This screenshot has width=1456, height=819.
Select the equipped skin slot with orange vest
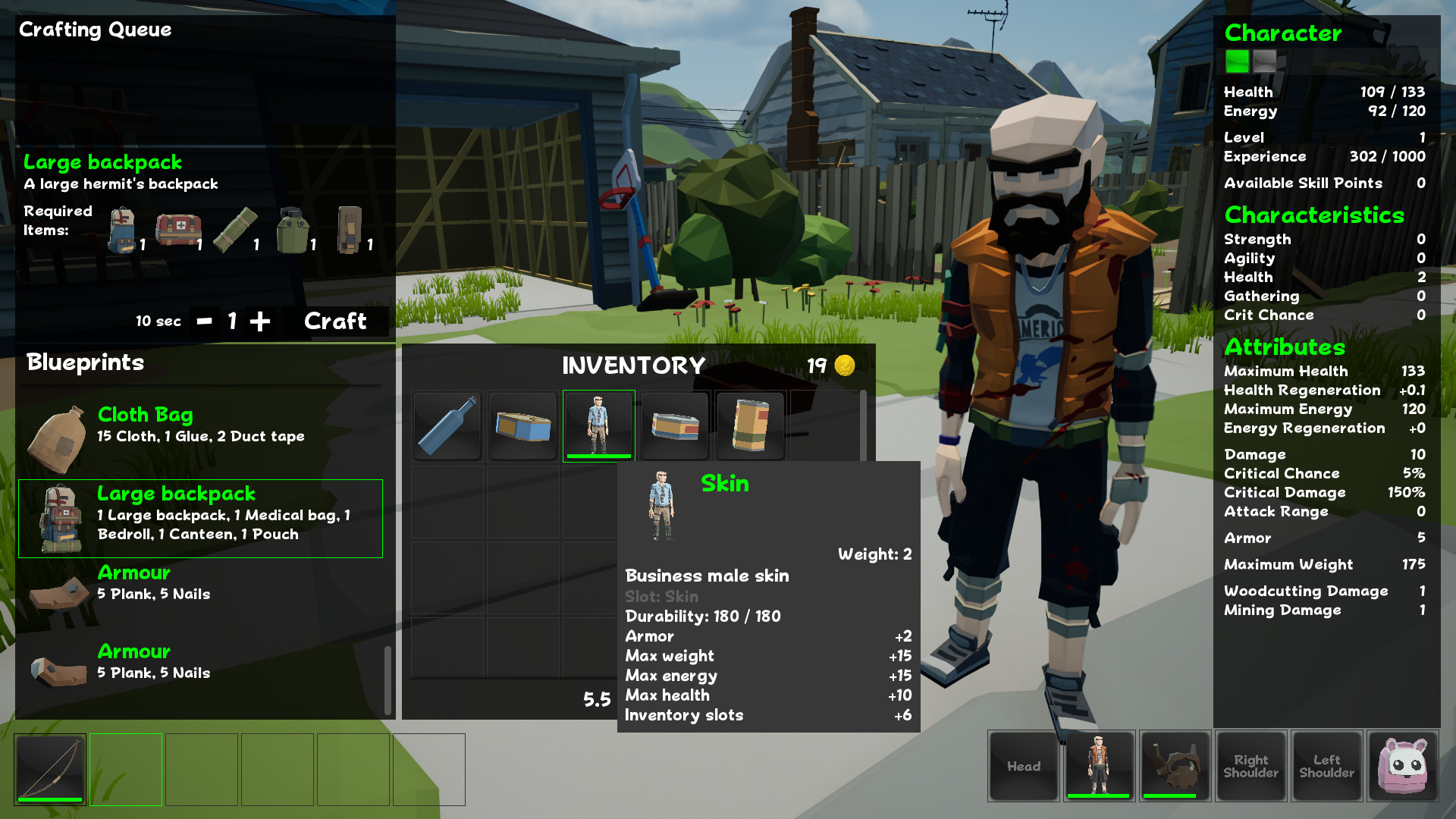click(x=1099, y=766)
